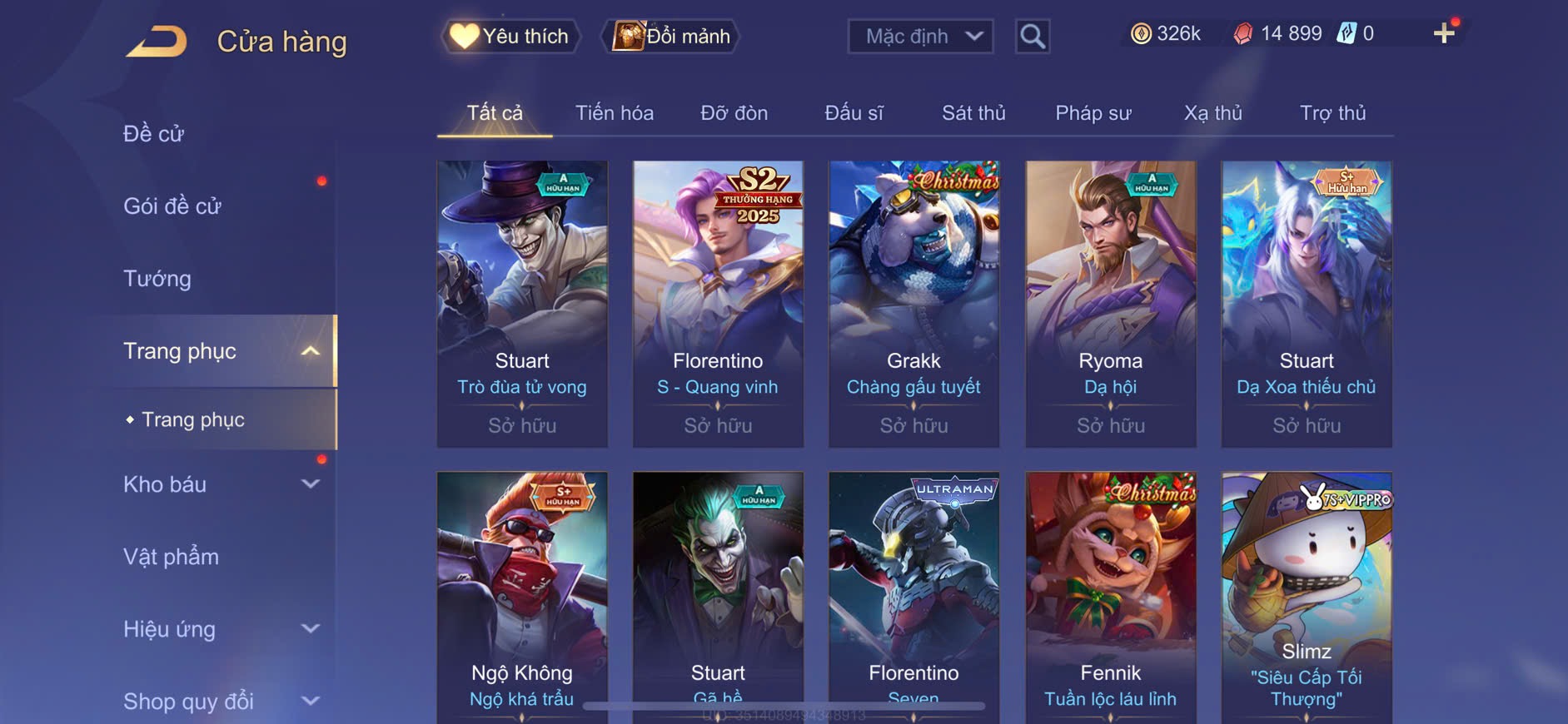This screenshot has width=1568, height=724.
Task: View the Ryoma Dạ hội skin
Action: click(x=1110, y=304)
